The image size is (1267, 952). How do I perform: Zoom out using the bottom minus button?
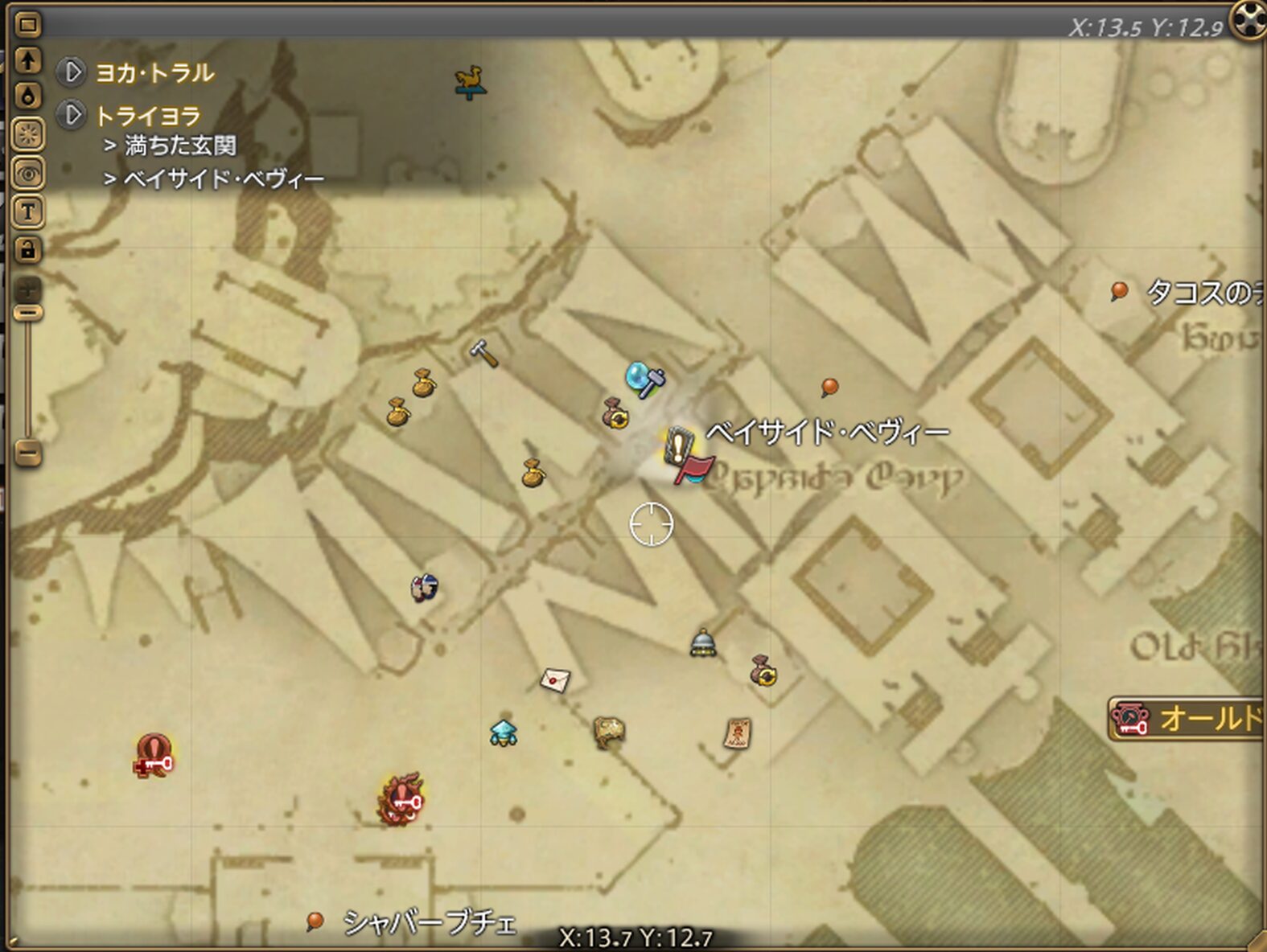28,453
